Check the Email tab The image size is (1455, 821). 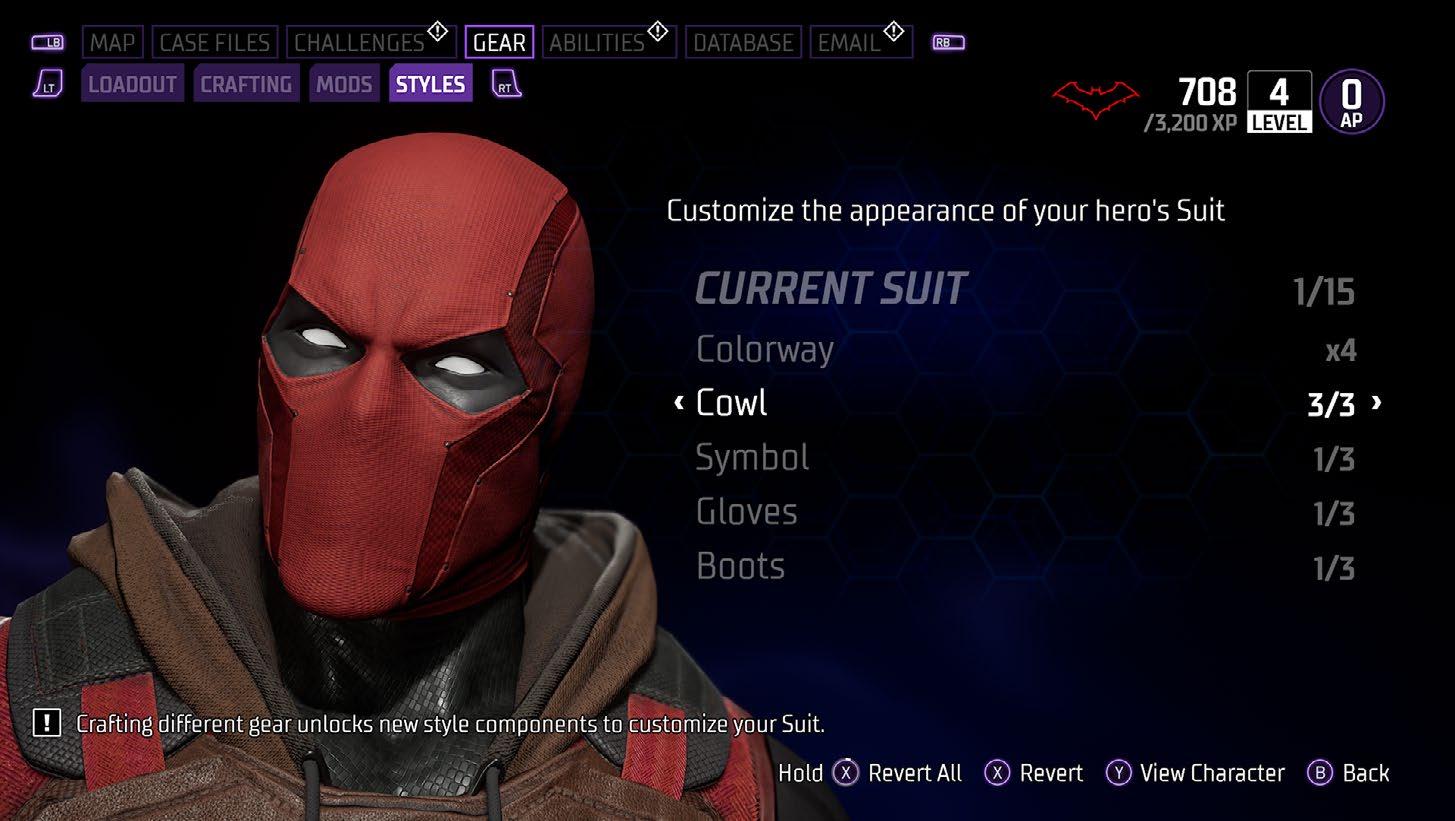click(x=849, y=43)
